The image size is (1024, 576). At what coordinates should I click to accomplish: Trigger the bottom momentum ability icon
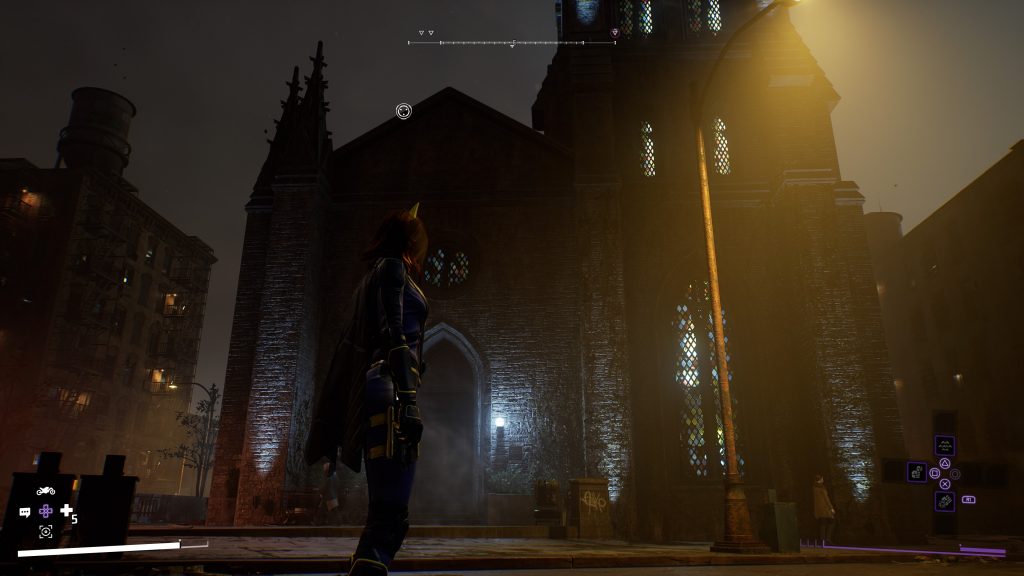coord(944,501)
